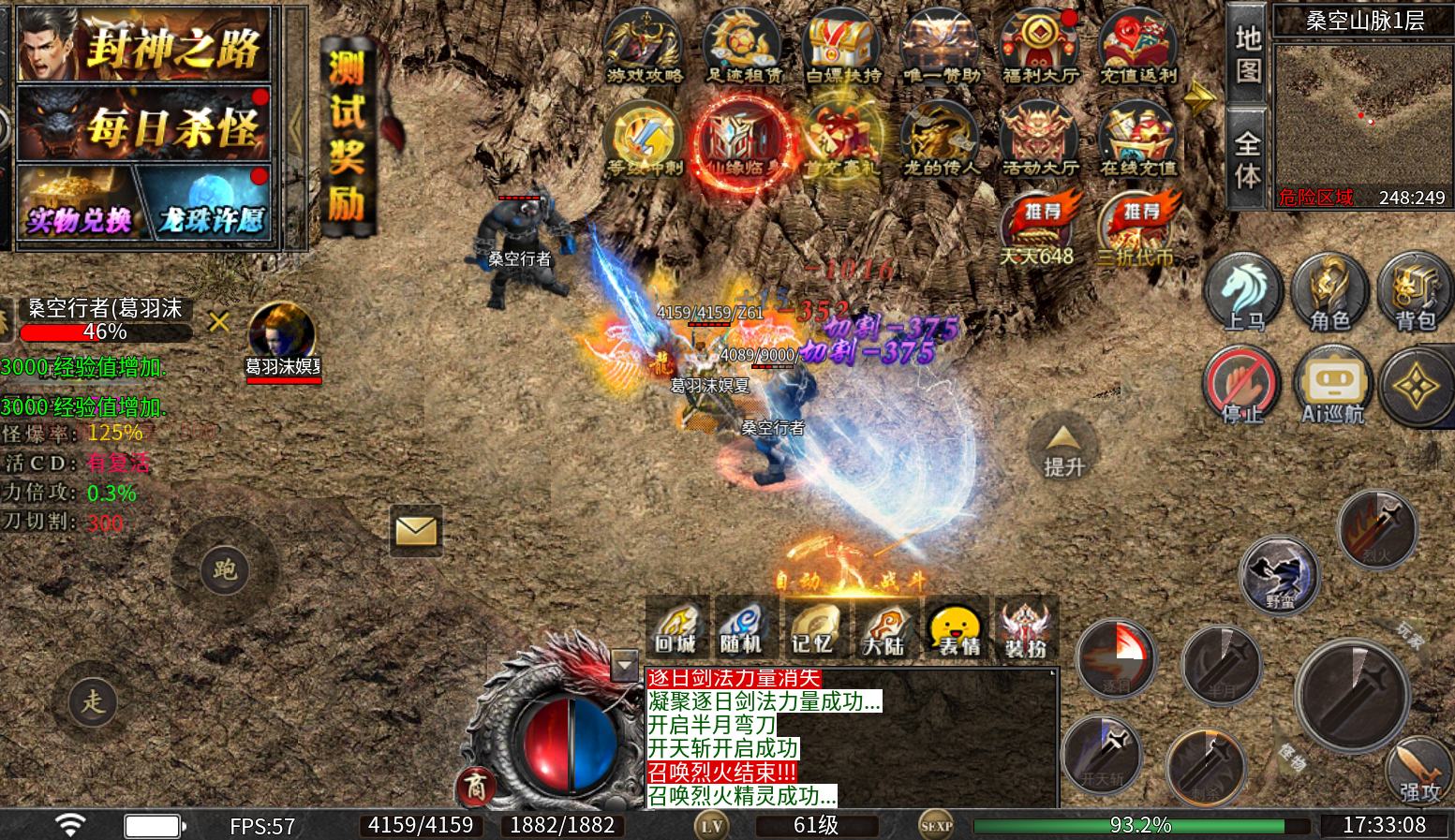Open the 龙的传人 icon
Screen dimensions: 1455x840
click(x=941, y=140)
